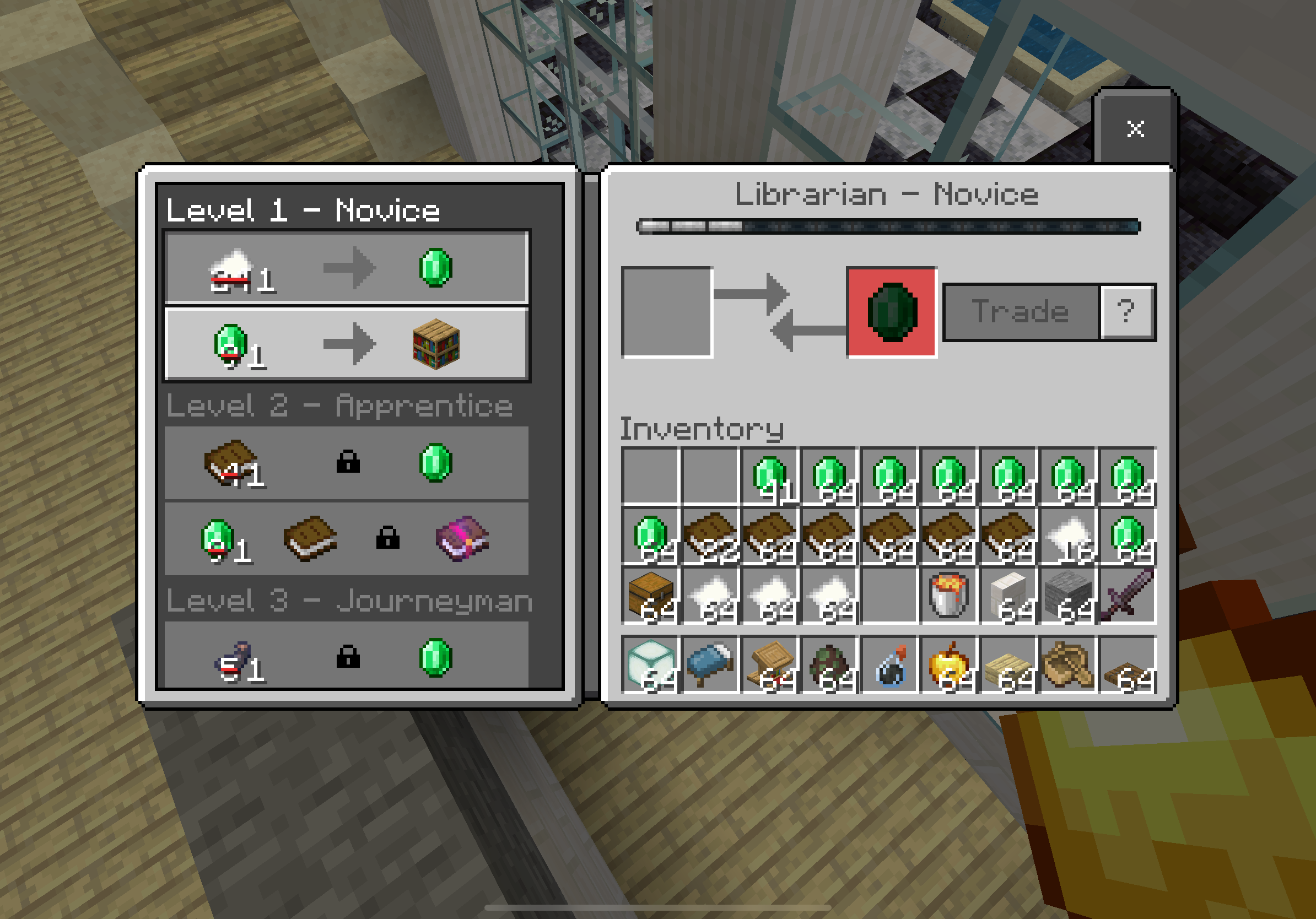Click the Trade button

[x=1020, y=312]
